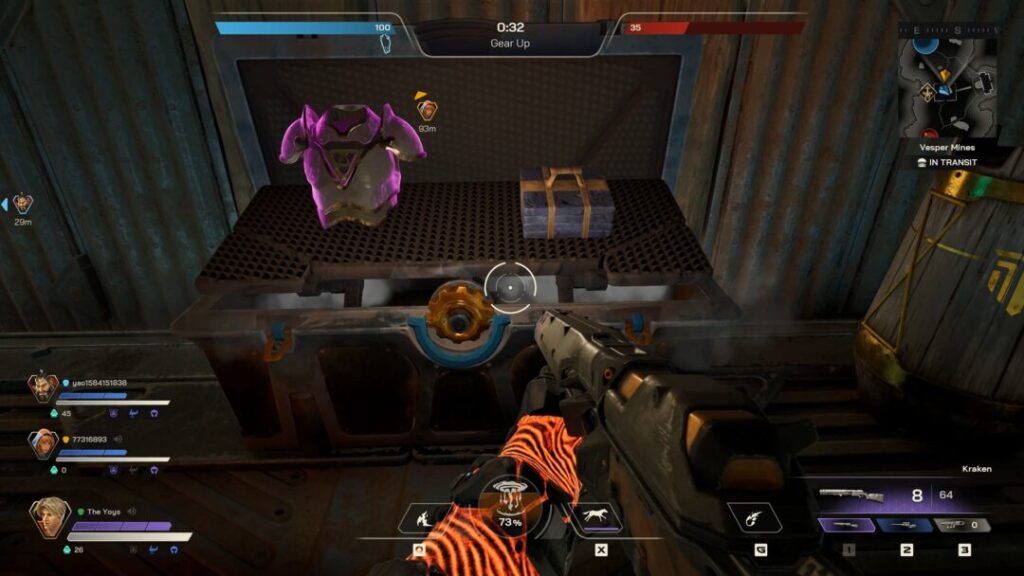The height and width of the screenshot is (576, 1024).
Task: Click the teammate ping marker at 93m
Action: click(427, 110)
